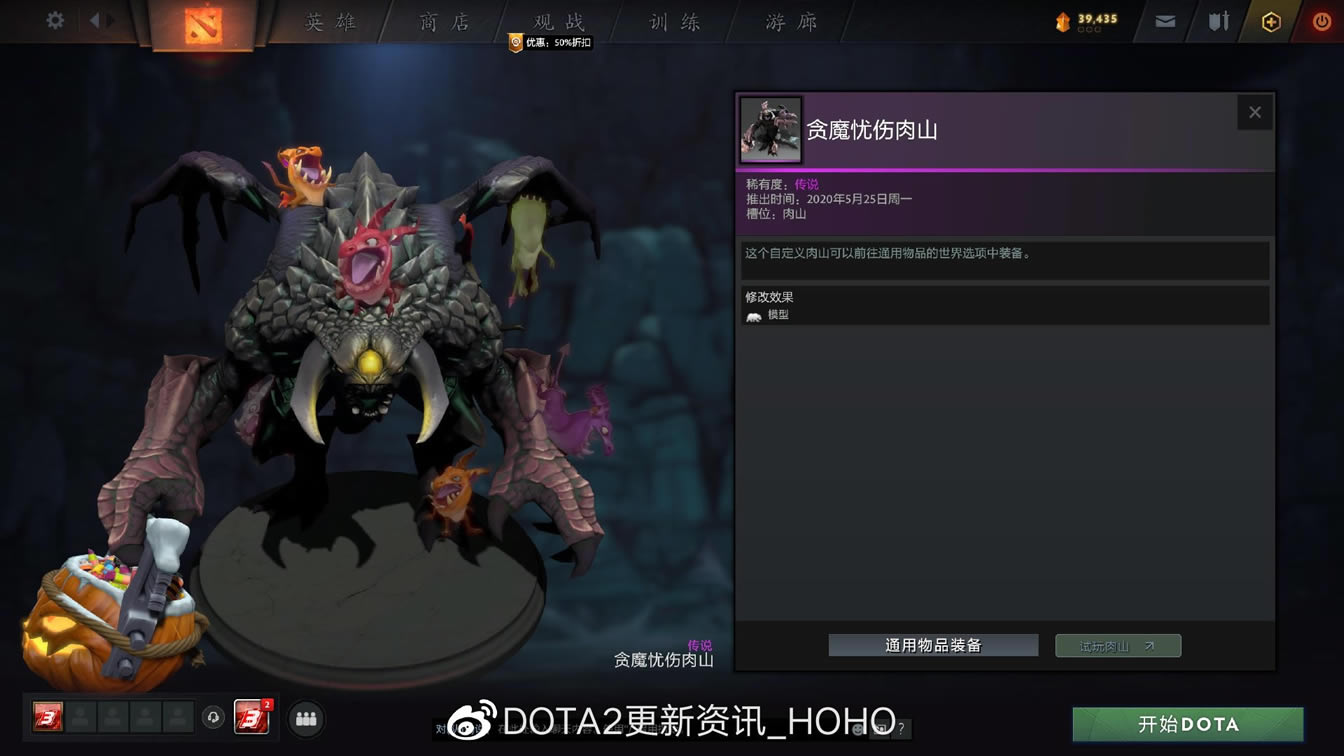This screenshot has height=756, width=1344.
Task: Open the settings gear icon
Action: (x=55, y=19)
